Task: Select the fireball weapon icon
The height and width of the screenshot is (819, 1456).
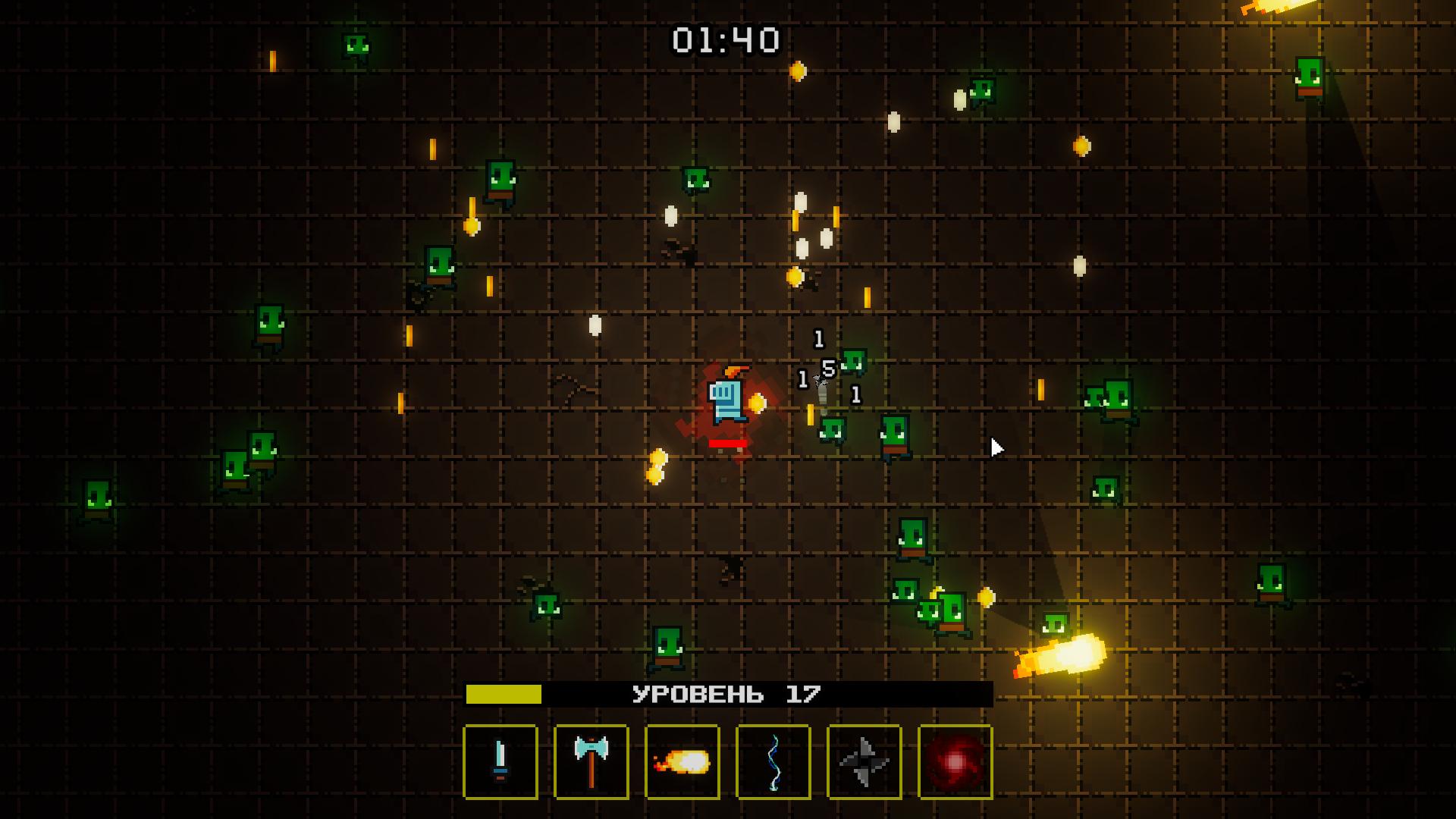Action: click(682, 759)
